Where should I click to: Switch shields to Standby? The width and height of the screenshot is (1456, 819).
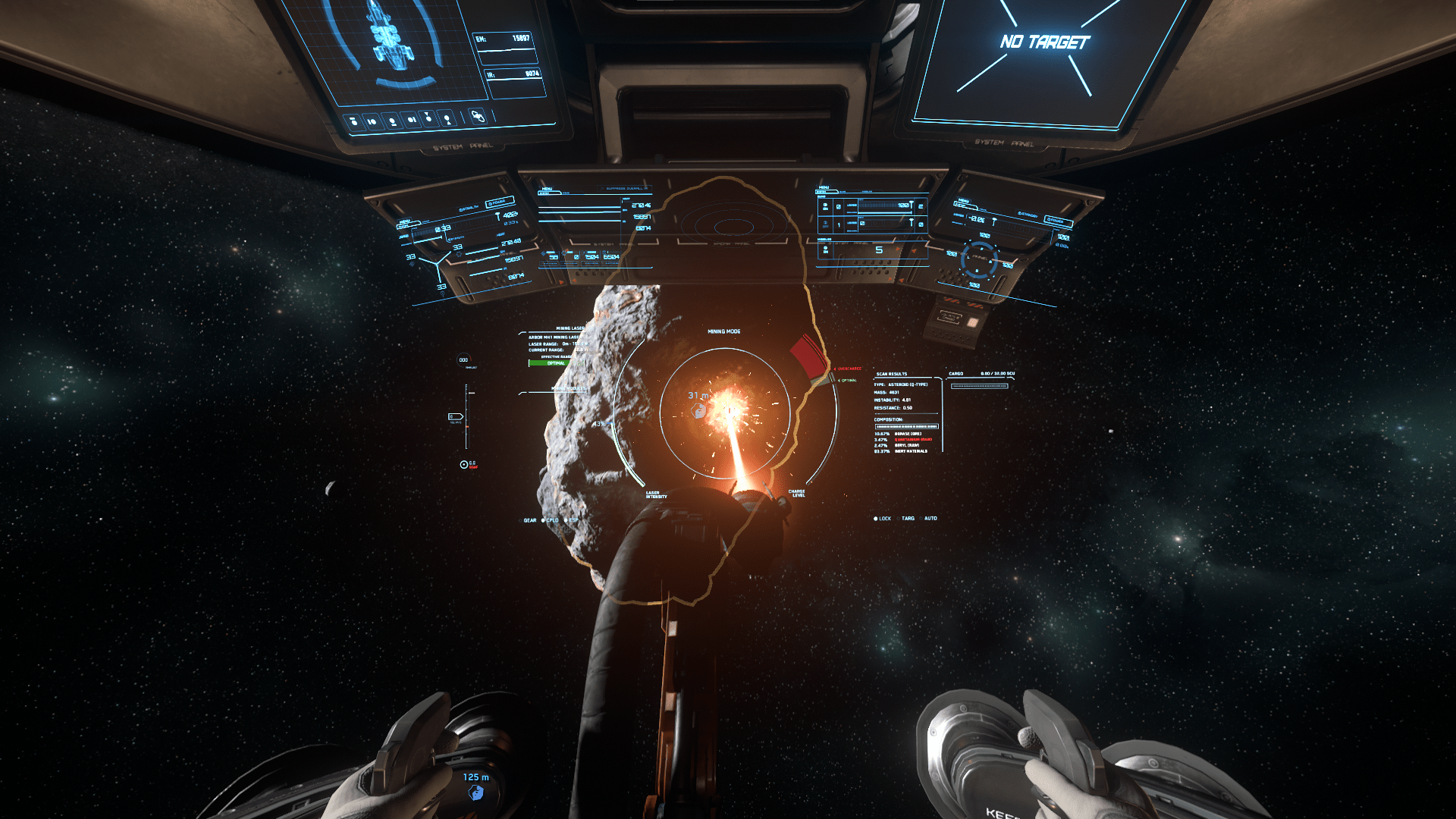[x=1028, y=215]
